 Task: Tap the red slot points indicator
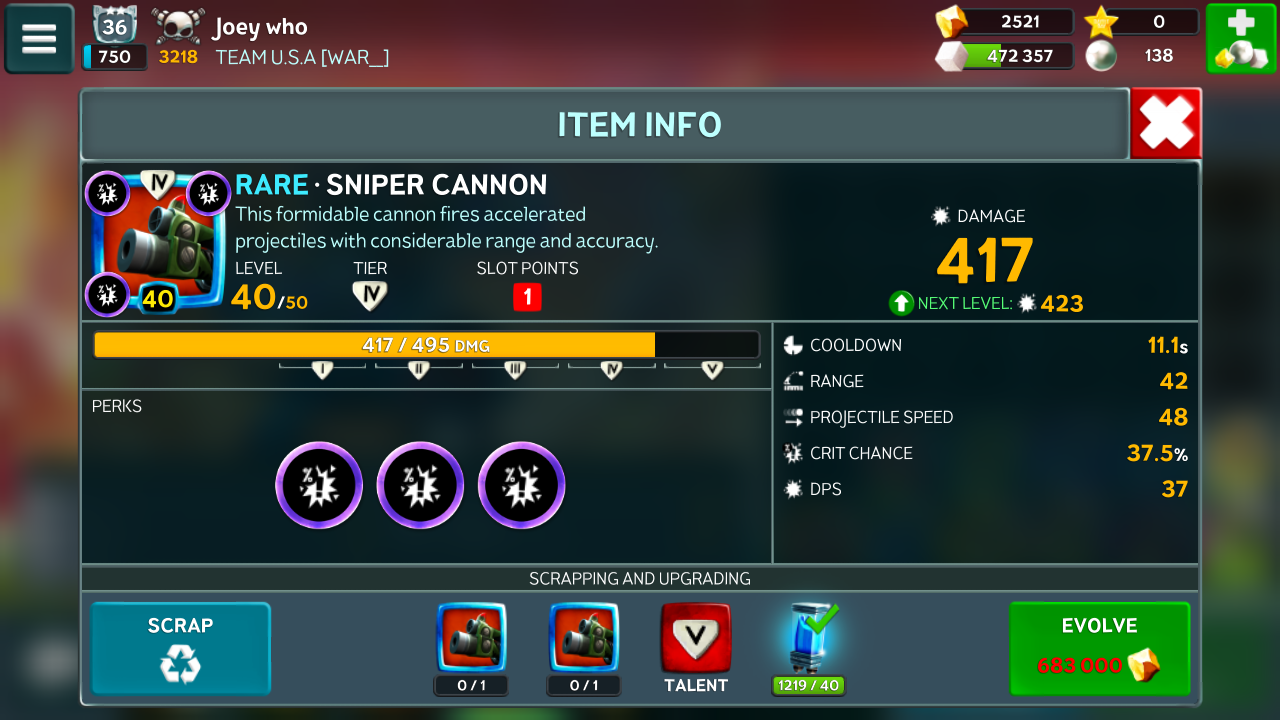527,297
